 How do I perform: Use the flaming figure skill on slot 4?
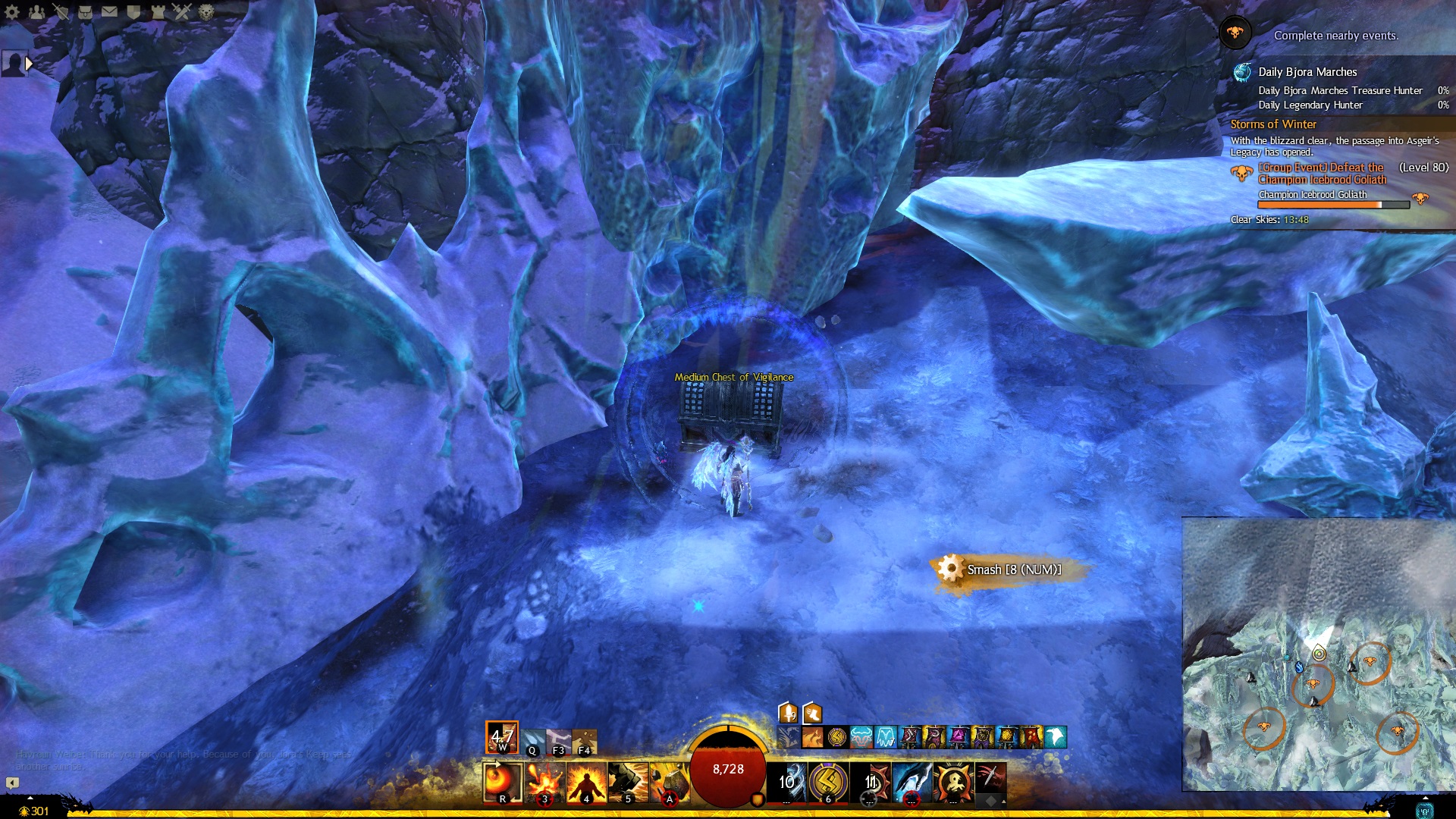586,783
